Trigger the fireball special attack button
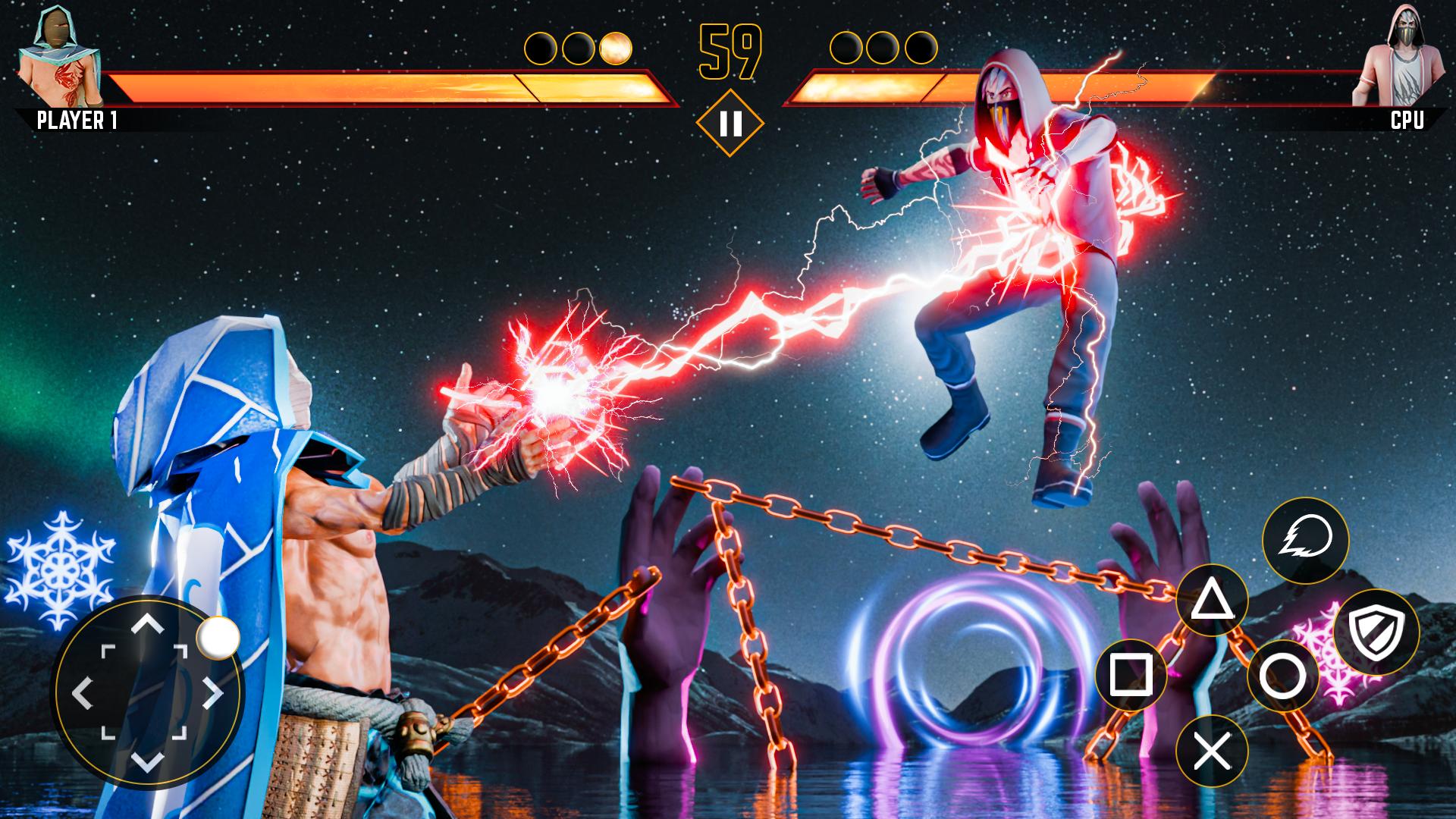The height and width of the screenshot is (819, 1456). 1304,541
